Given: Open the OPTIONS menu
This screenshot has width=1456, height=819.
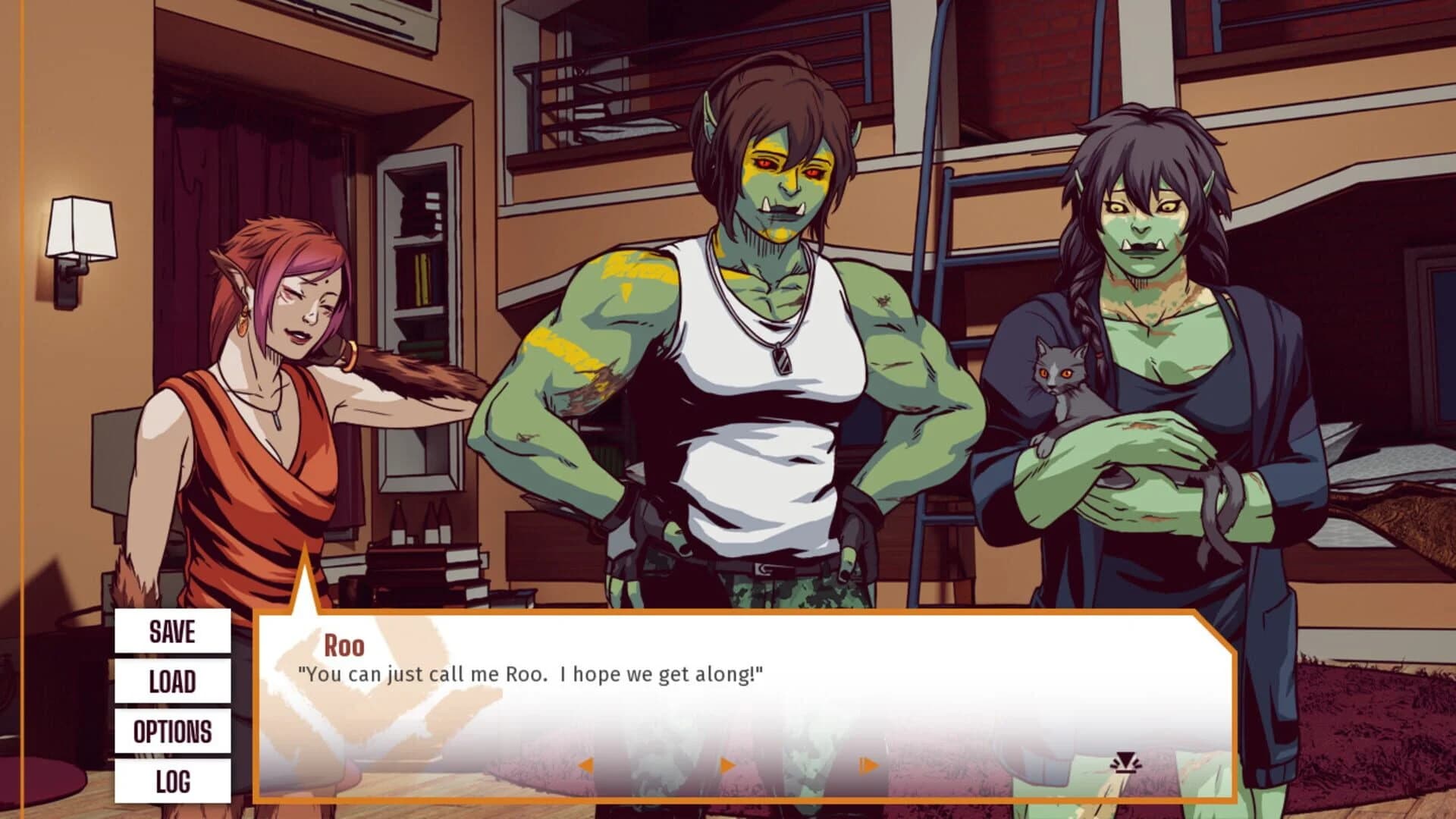Looking at the screenshot, I should pyautogui.click(x=173, y=732).
